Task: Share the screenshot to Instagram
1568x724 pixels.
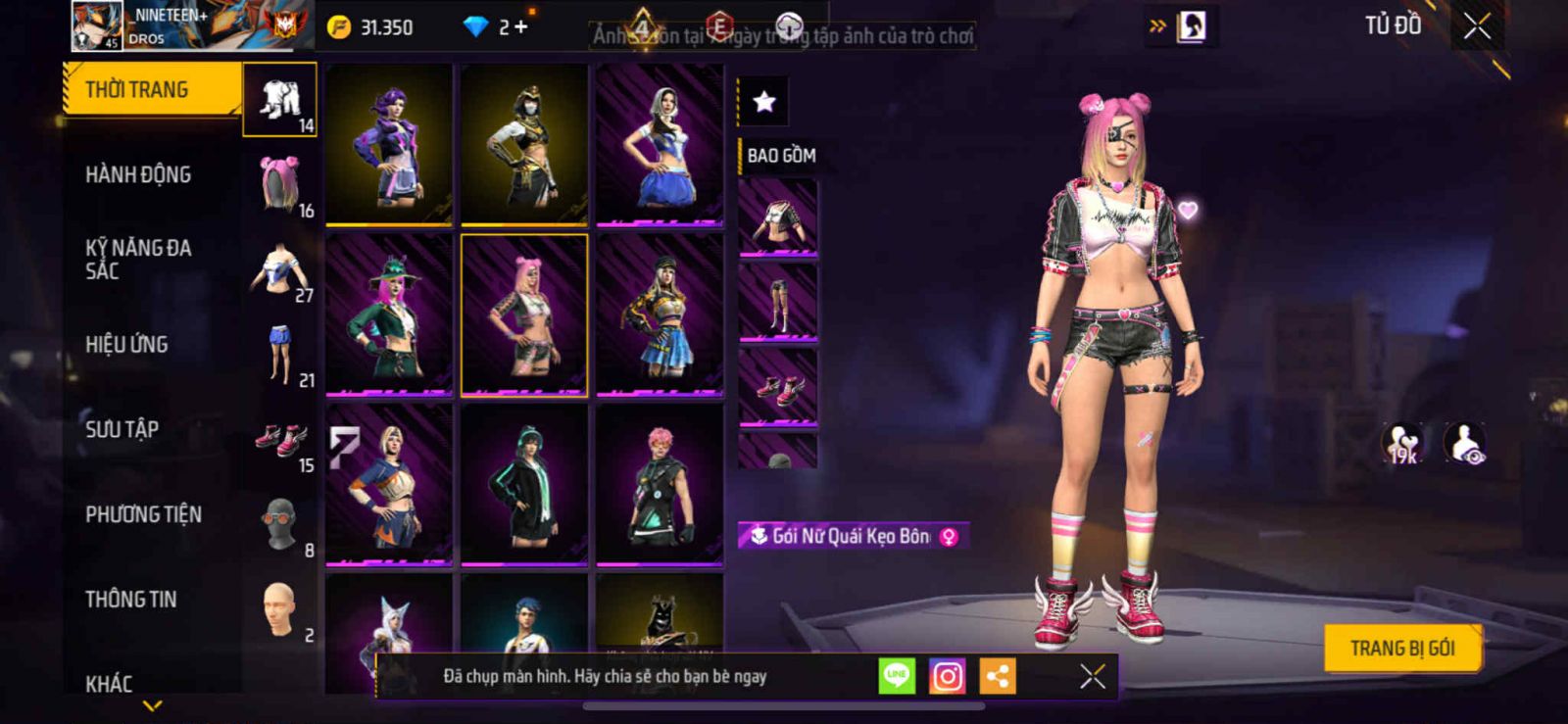Action: tap(947, 676)
